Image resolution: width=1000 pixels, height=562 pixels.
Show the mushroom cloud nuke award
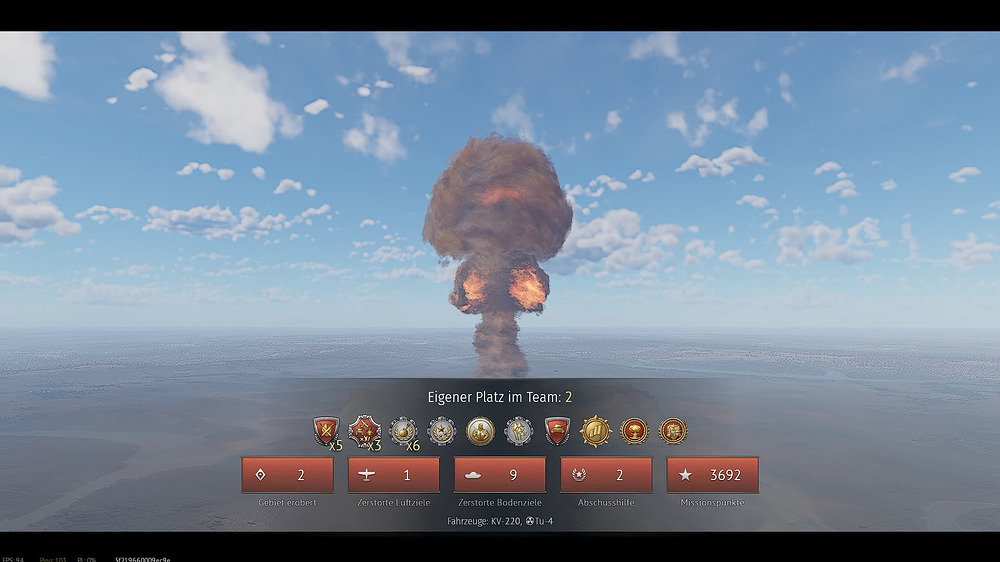[x=634, y=431]
